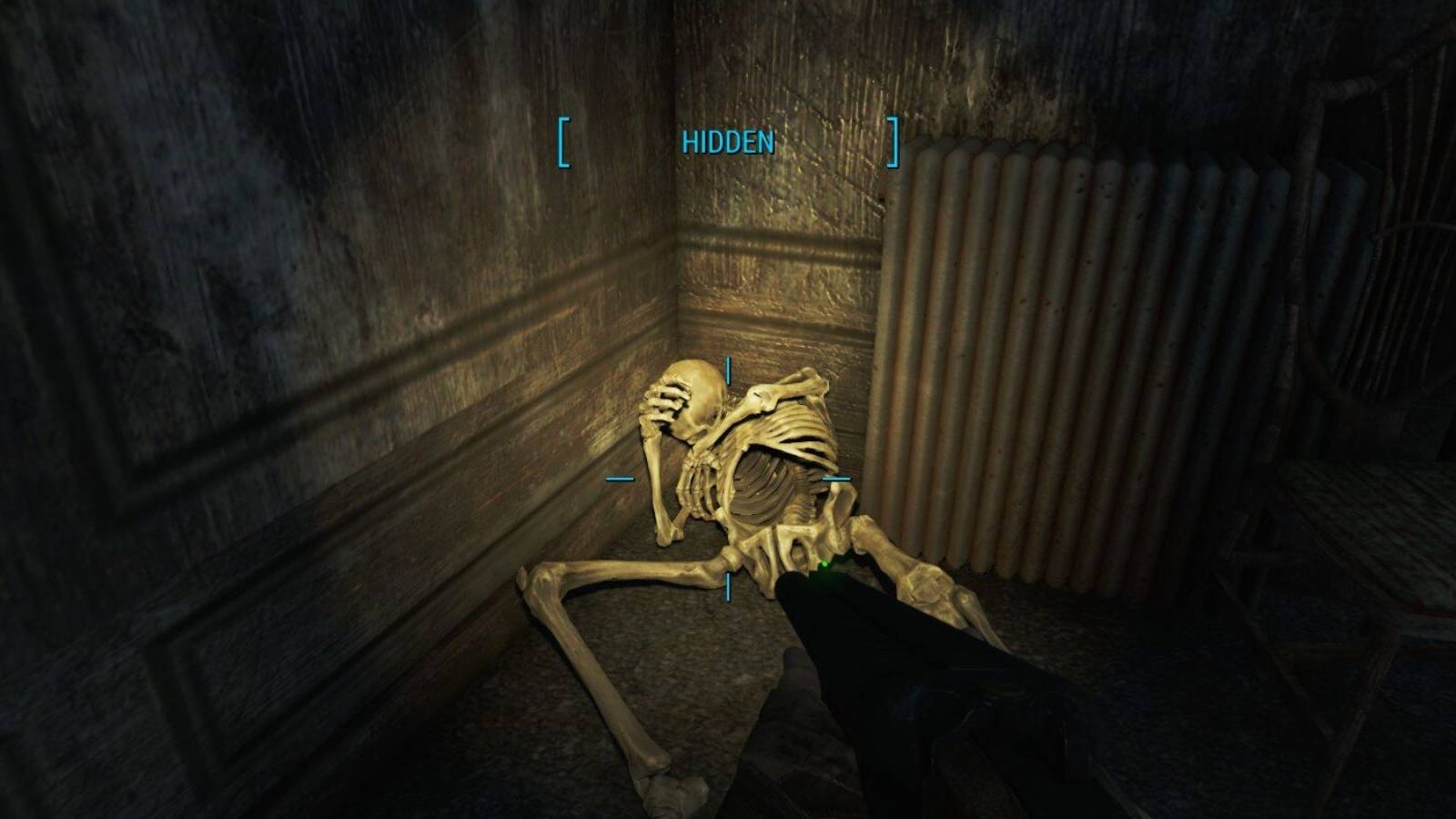Click the right crosshair tick mark

[838, 476]
